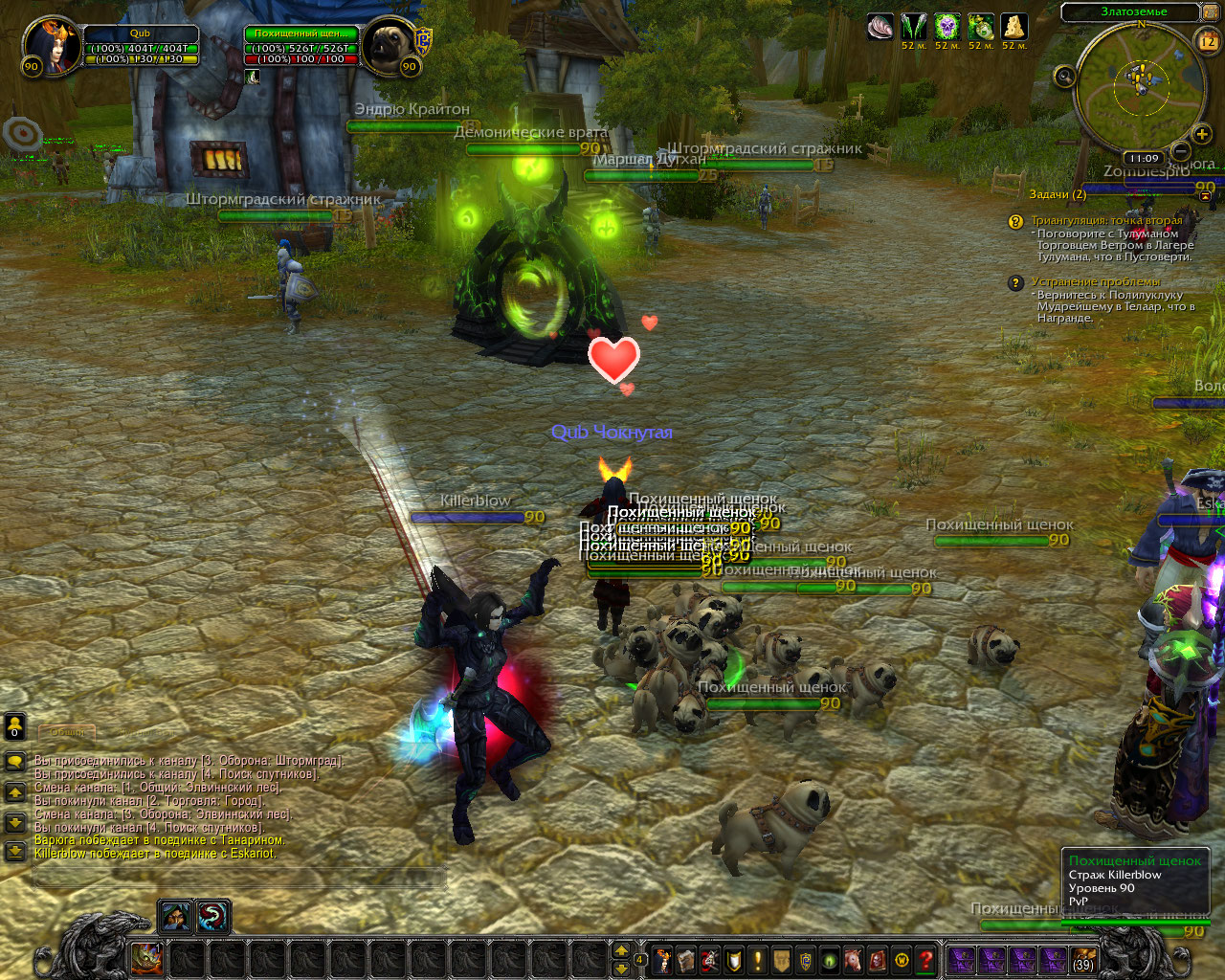This screenshot has width=1225, height=980.
Task: Open the help menu red question mark
Action: point(925,960)
